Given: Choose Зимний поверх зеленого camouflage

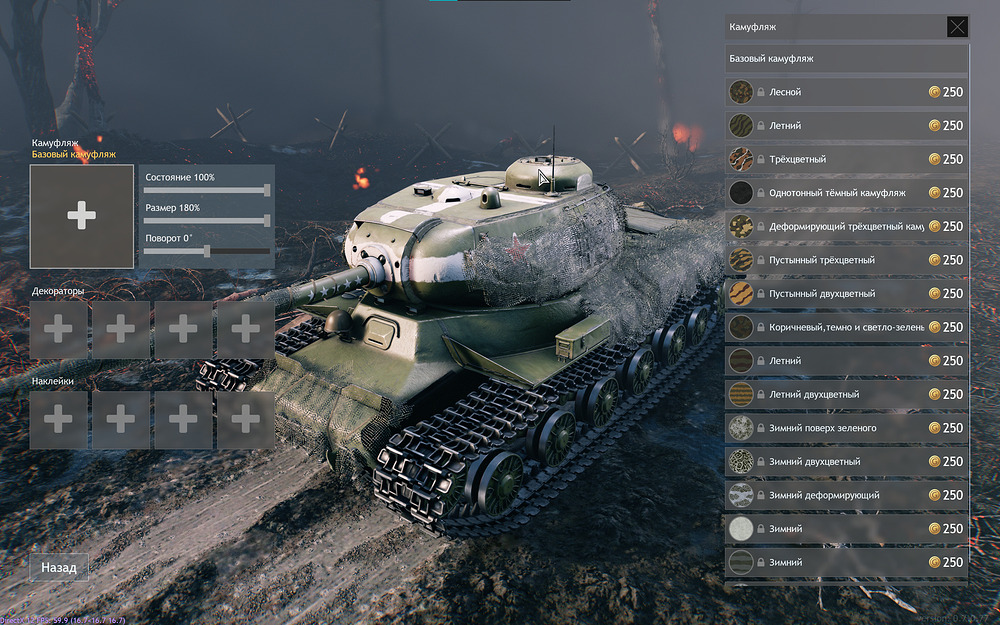Looking at the screenshot, I should pos(846,428).
